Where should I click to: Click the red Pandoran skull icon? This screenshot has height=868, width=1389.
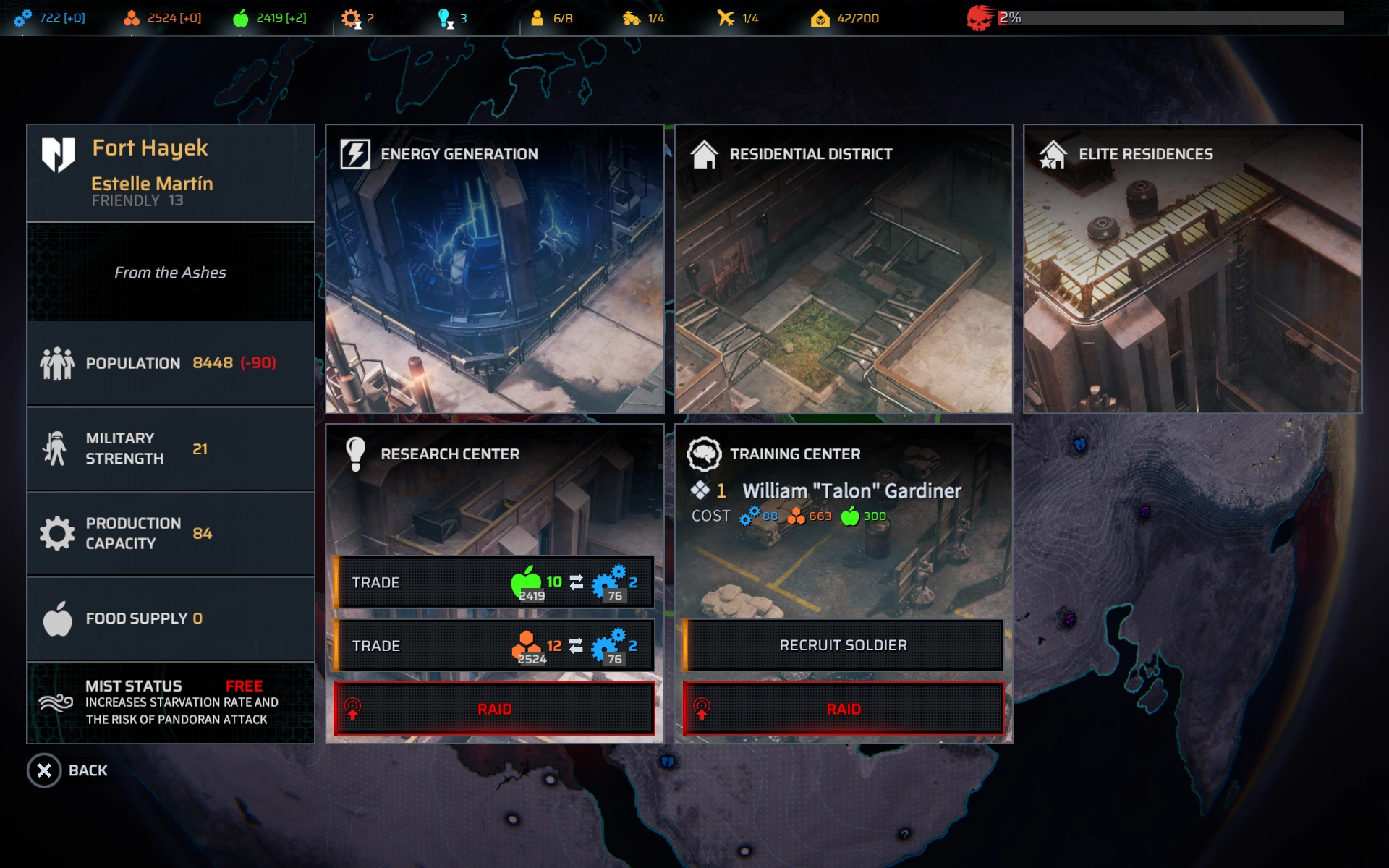980,18
